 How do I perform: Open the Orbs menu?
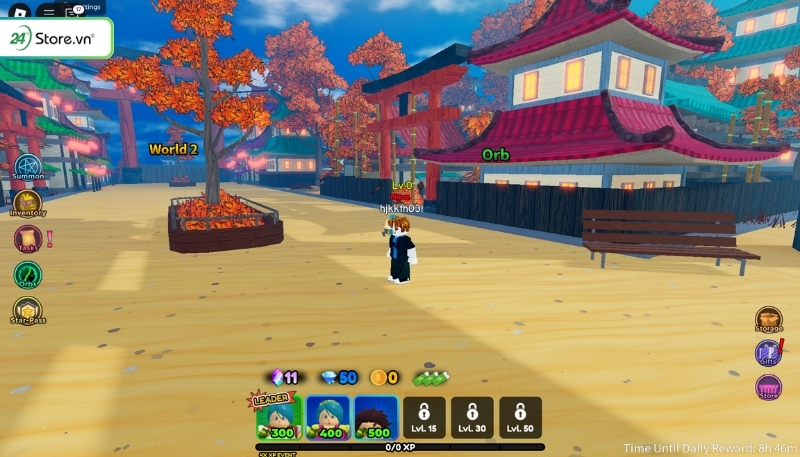click(x=27, y=274)
